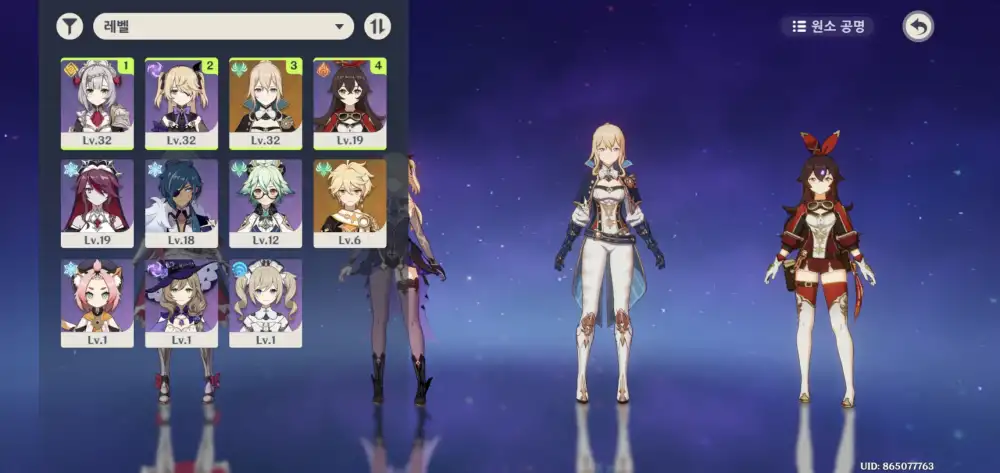
Task: Select the red-haired Cryo character at Lv.19
Action: click(97, 200)
